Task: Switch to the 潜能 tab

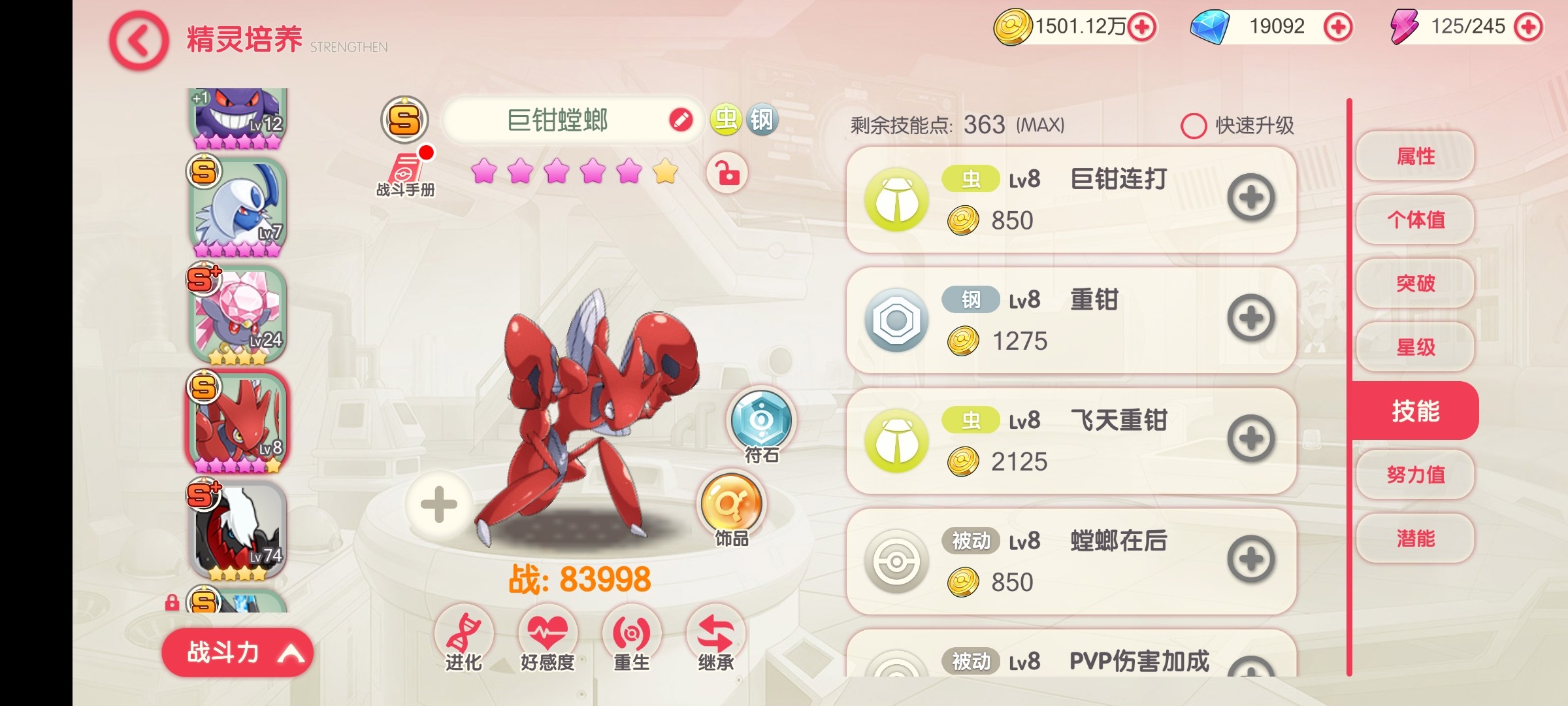Action: click(1415, 538)
